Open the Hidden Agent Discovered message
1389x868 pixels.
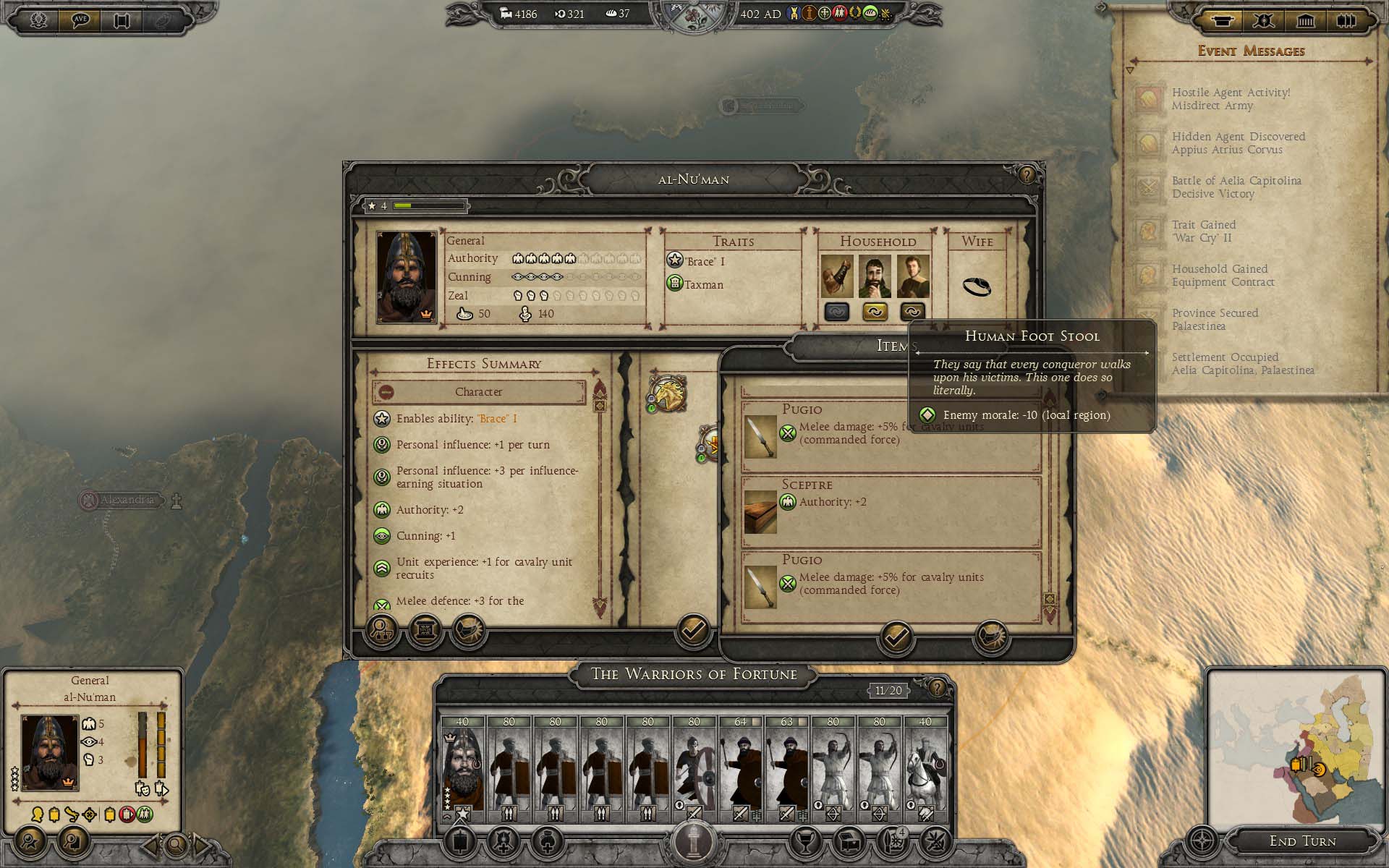(1238, 143)
